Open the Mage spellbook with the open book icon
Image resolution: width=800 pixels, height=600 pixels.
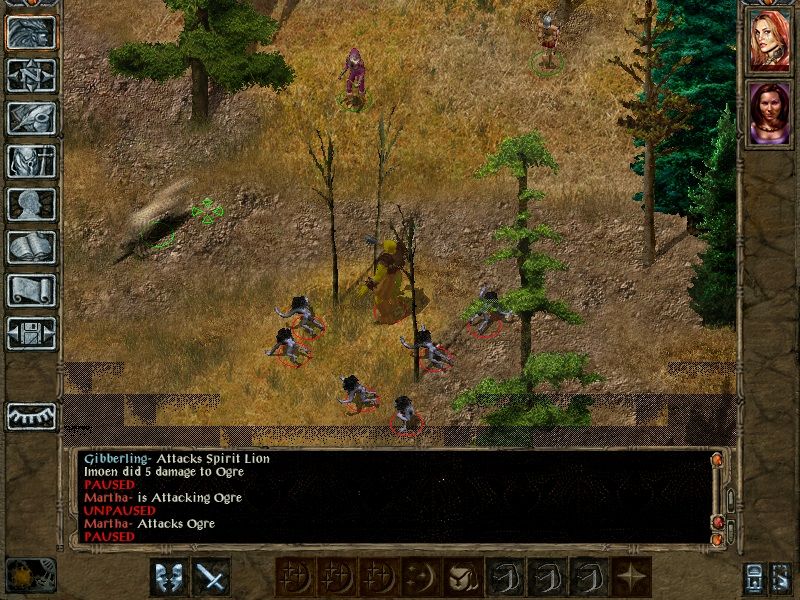31,247
